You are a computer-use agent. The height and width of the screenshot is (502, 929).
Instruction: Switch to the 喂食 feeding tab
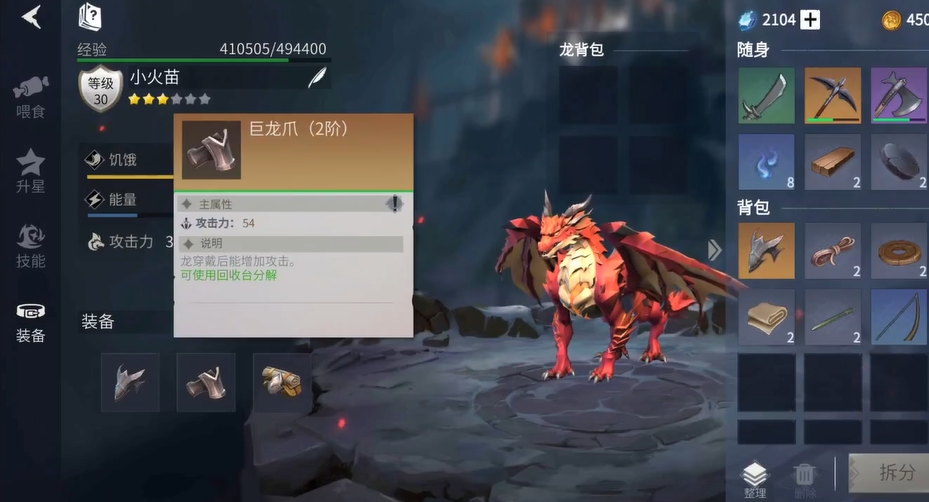pos(31,95)
